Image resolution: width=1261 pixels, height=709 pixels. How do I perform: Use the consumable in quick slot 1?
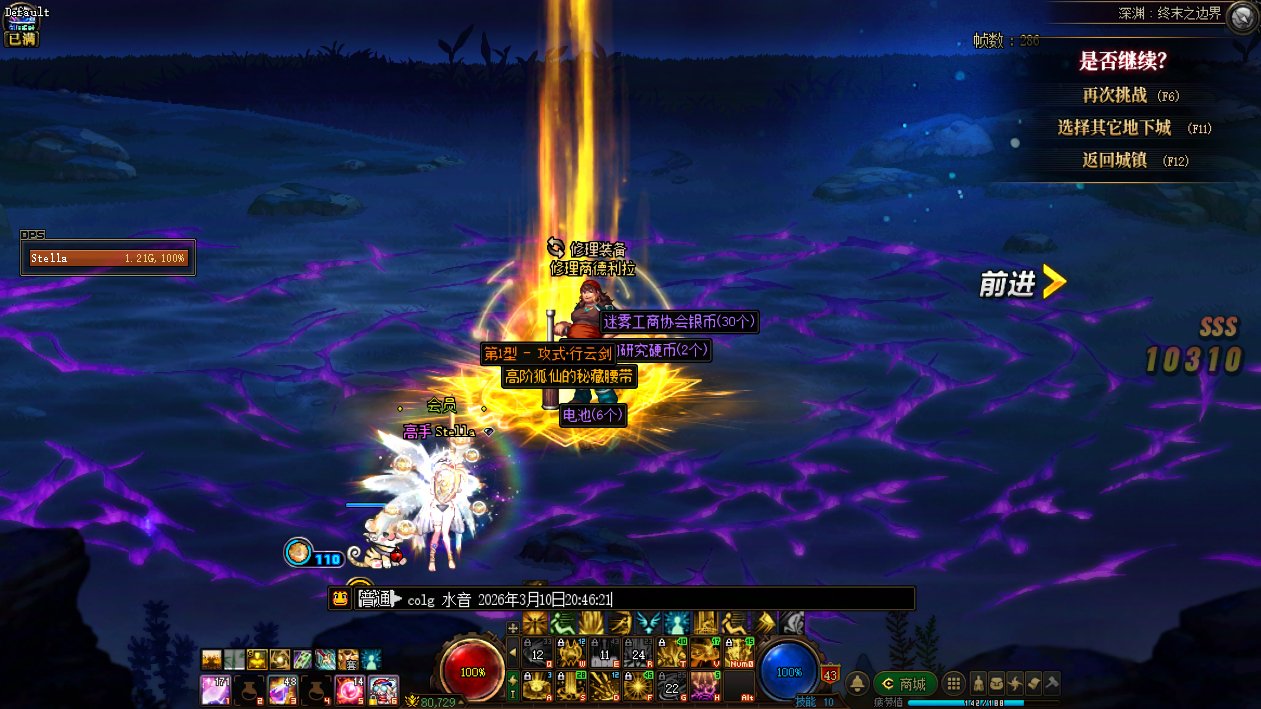pyautogui.click(x=215, y=689)
